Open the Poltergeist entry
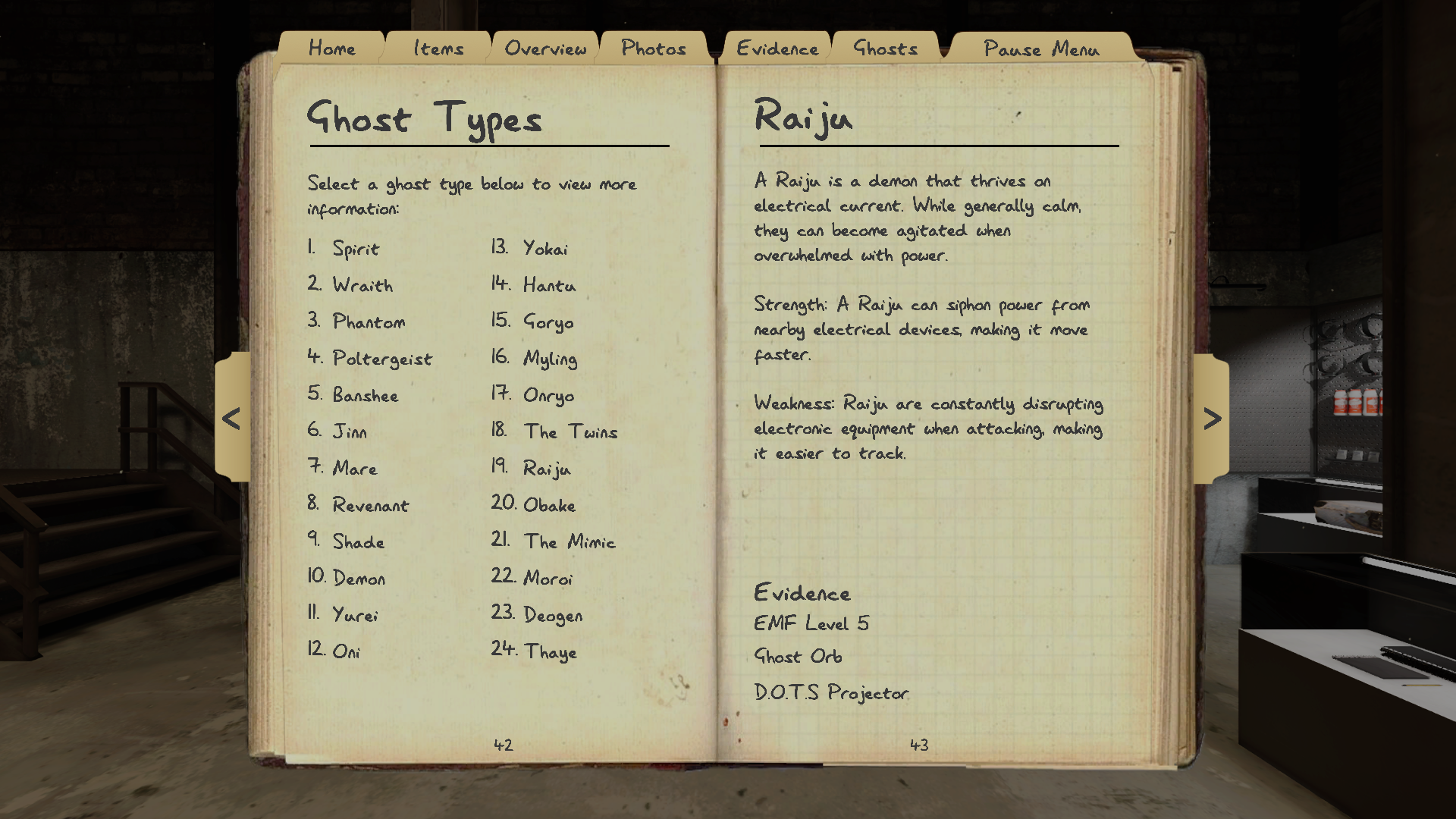Screen dimensions: 1456x819 (x=382, y=359)
